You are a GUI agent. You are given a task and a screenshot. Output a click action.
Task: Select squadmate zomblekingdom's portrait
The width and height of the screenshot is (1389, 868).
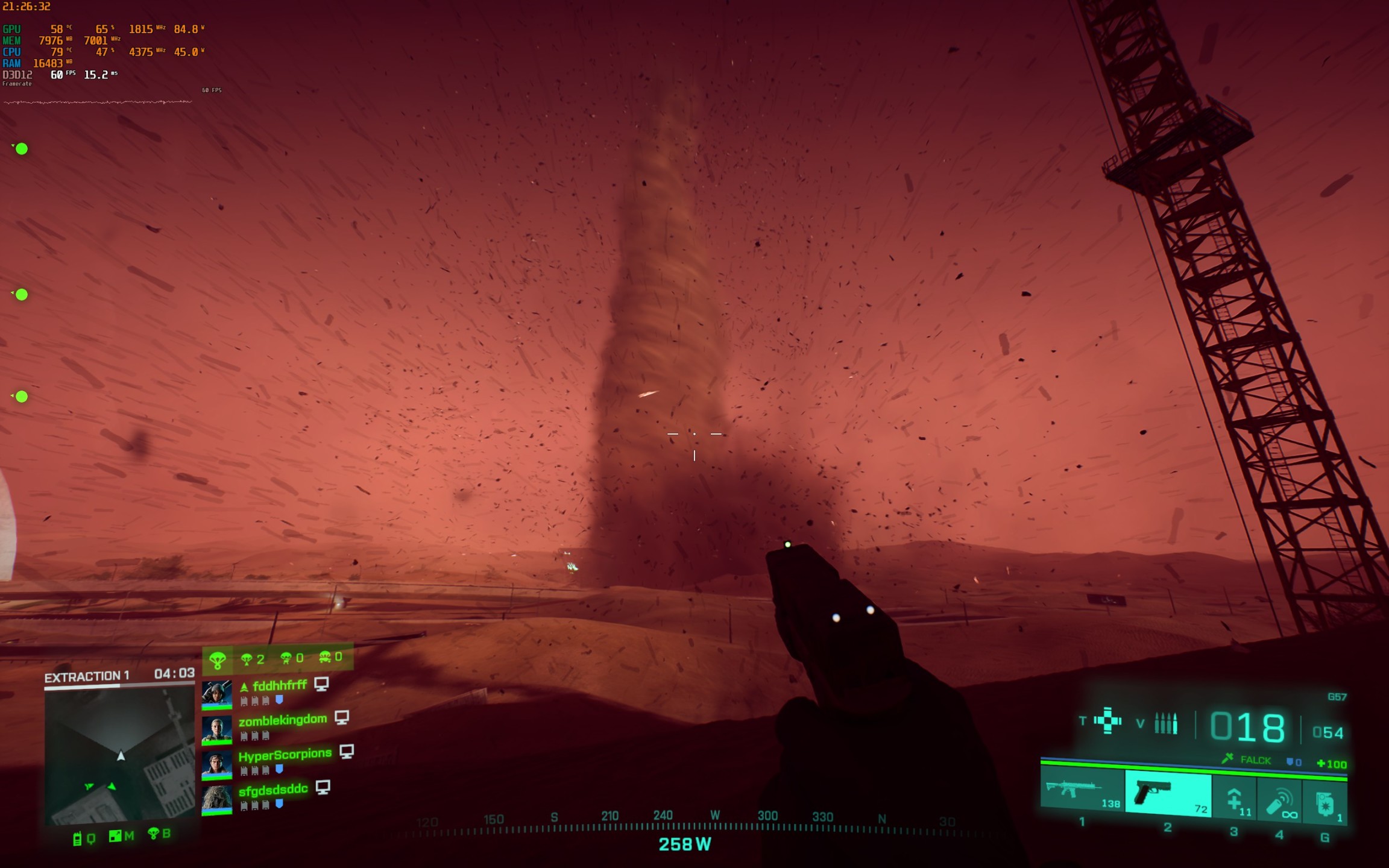216,729
